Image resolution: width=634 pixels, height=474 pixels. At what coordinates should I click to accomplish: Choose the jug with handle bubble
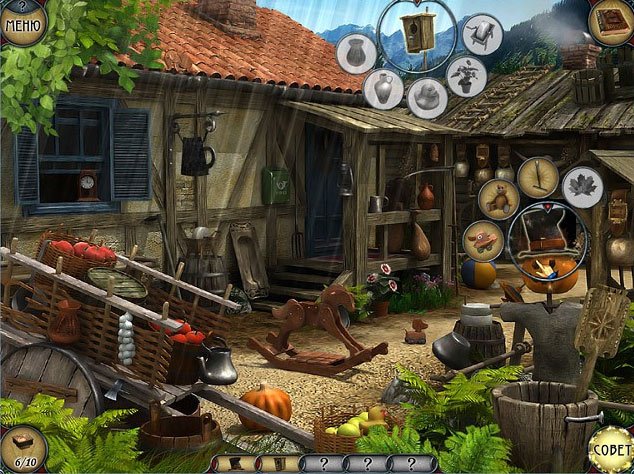384,91
